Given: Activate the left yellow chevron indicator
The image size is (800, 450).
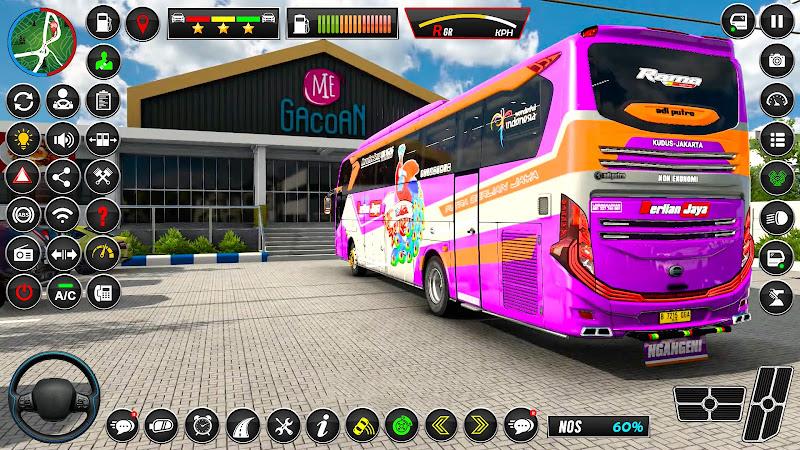Looking at the screenshot, I should [x=441, y=424].
